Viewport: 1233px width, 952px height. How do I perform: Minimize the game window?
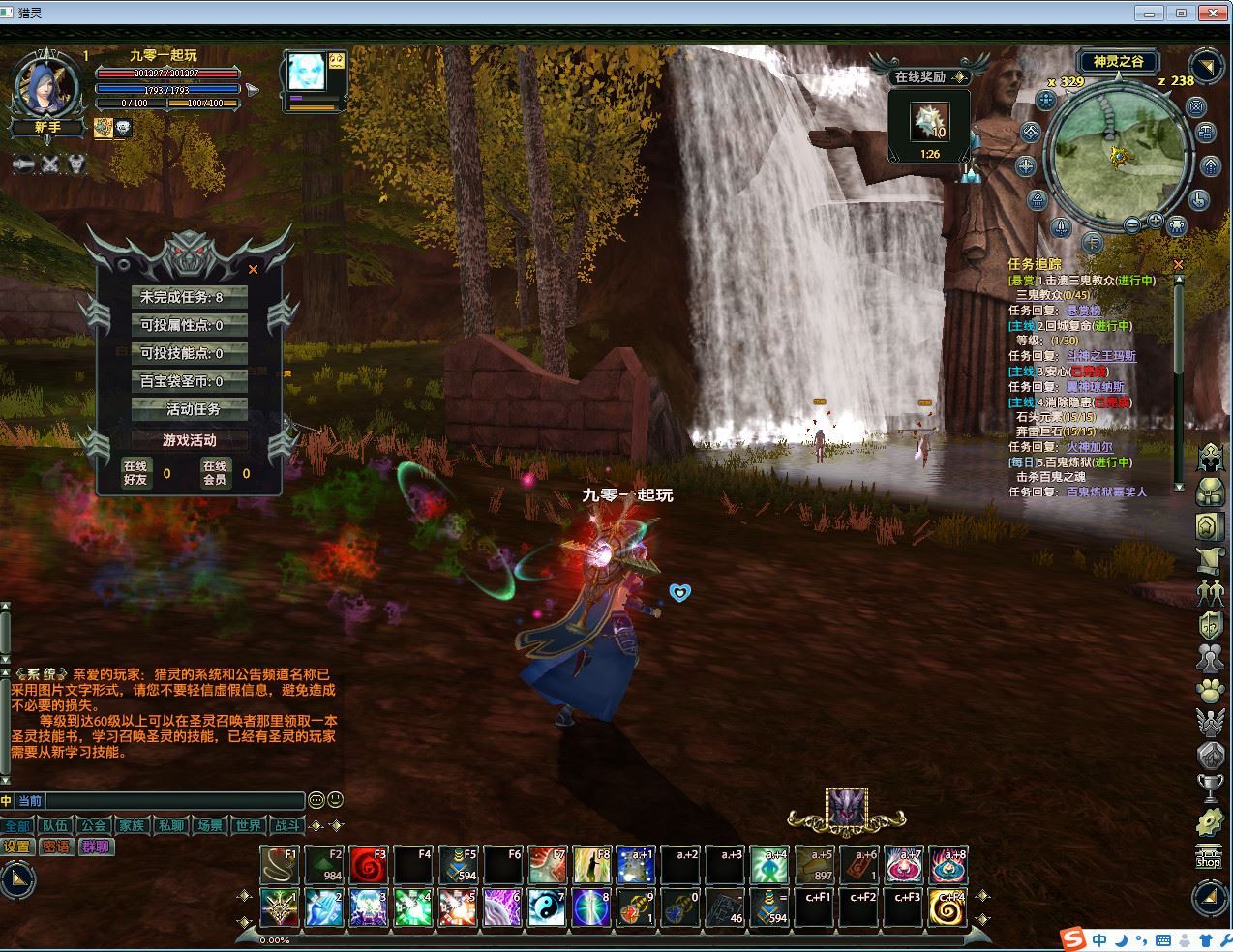tap(1149, 13)
